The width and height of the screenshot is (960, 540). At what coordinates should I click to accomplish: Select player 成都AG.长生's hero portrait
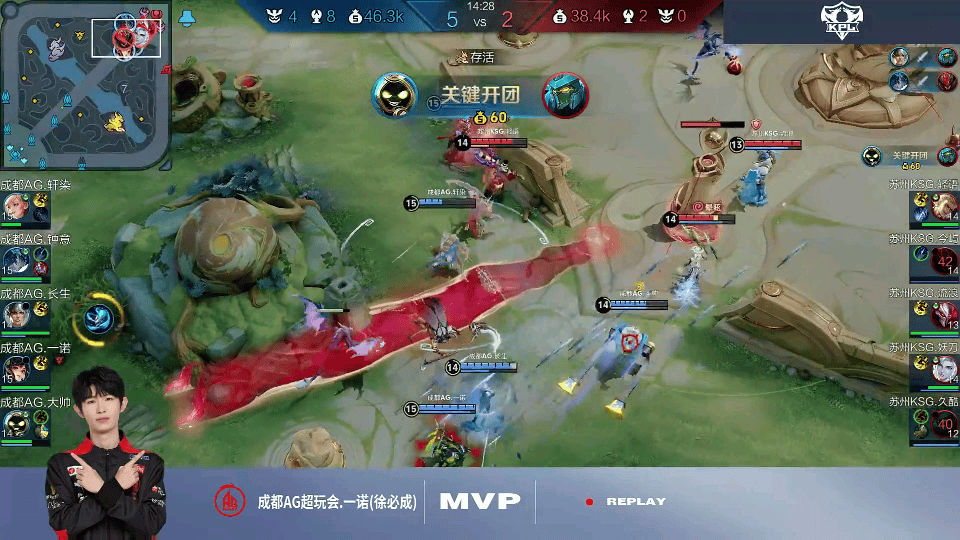click(14, 314)
